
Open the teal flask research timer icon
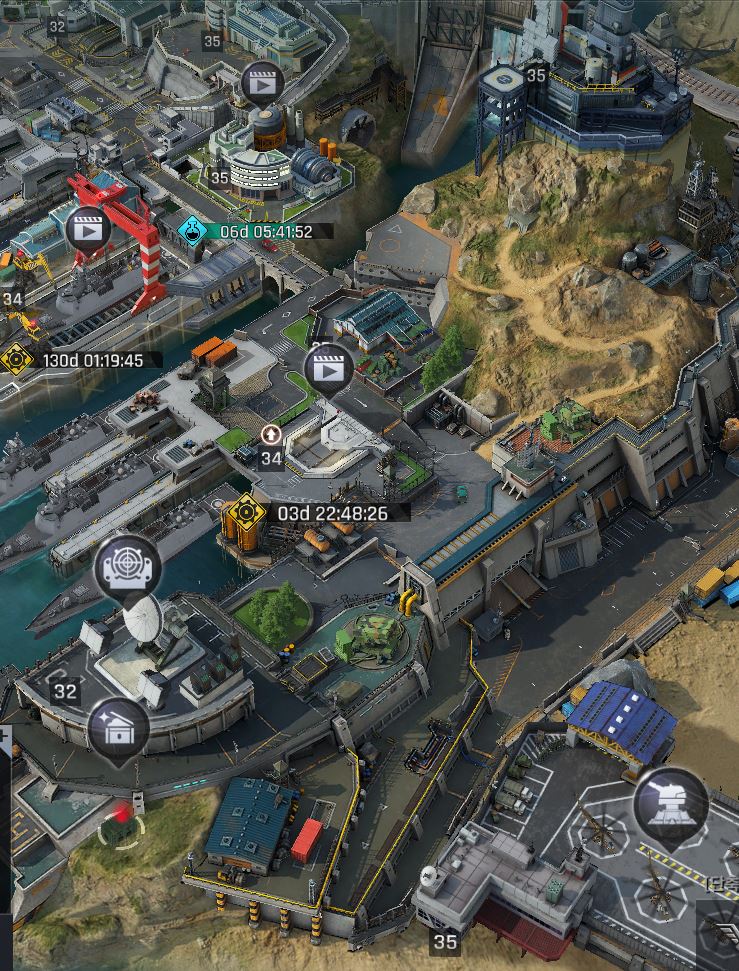(192, 231)
